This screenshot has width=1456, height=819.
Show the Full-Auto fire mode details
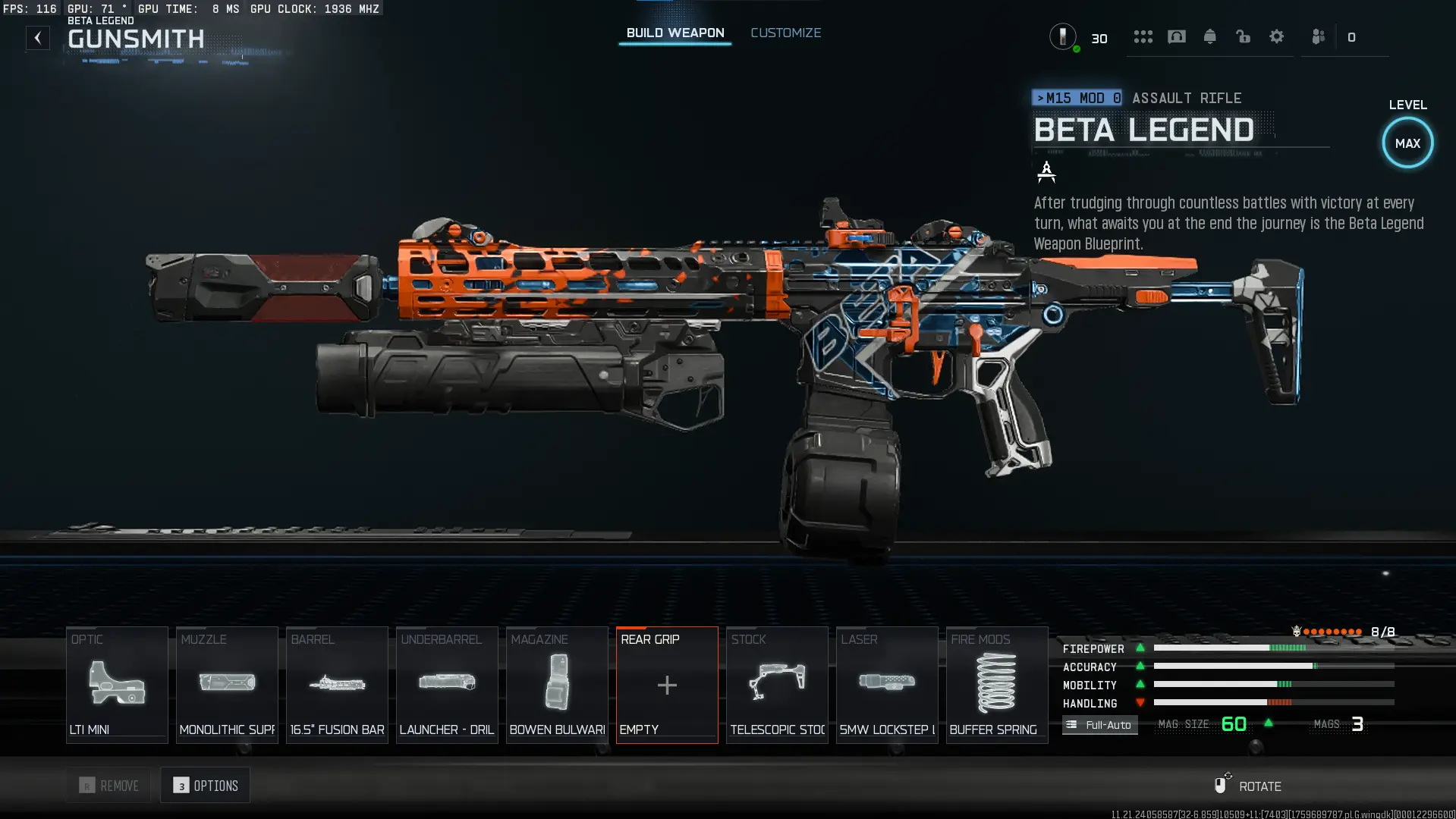[x=1099, y=725]
